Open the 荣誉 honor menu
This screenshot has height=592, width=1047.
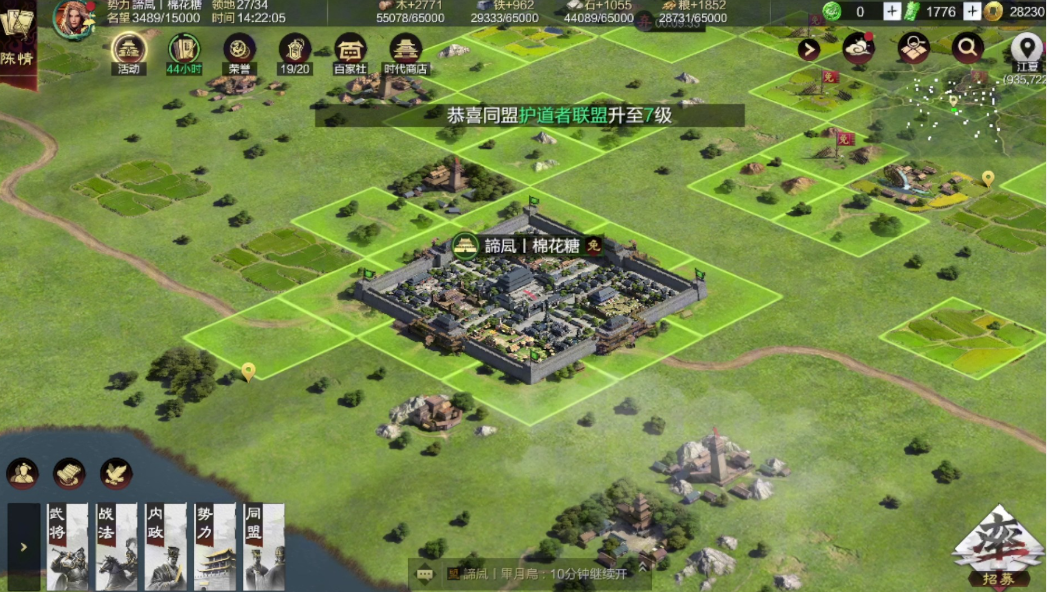[239, 50]
